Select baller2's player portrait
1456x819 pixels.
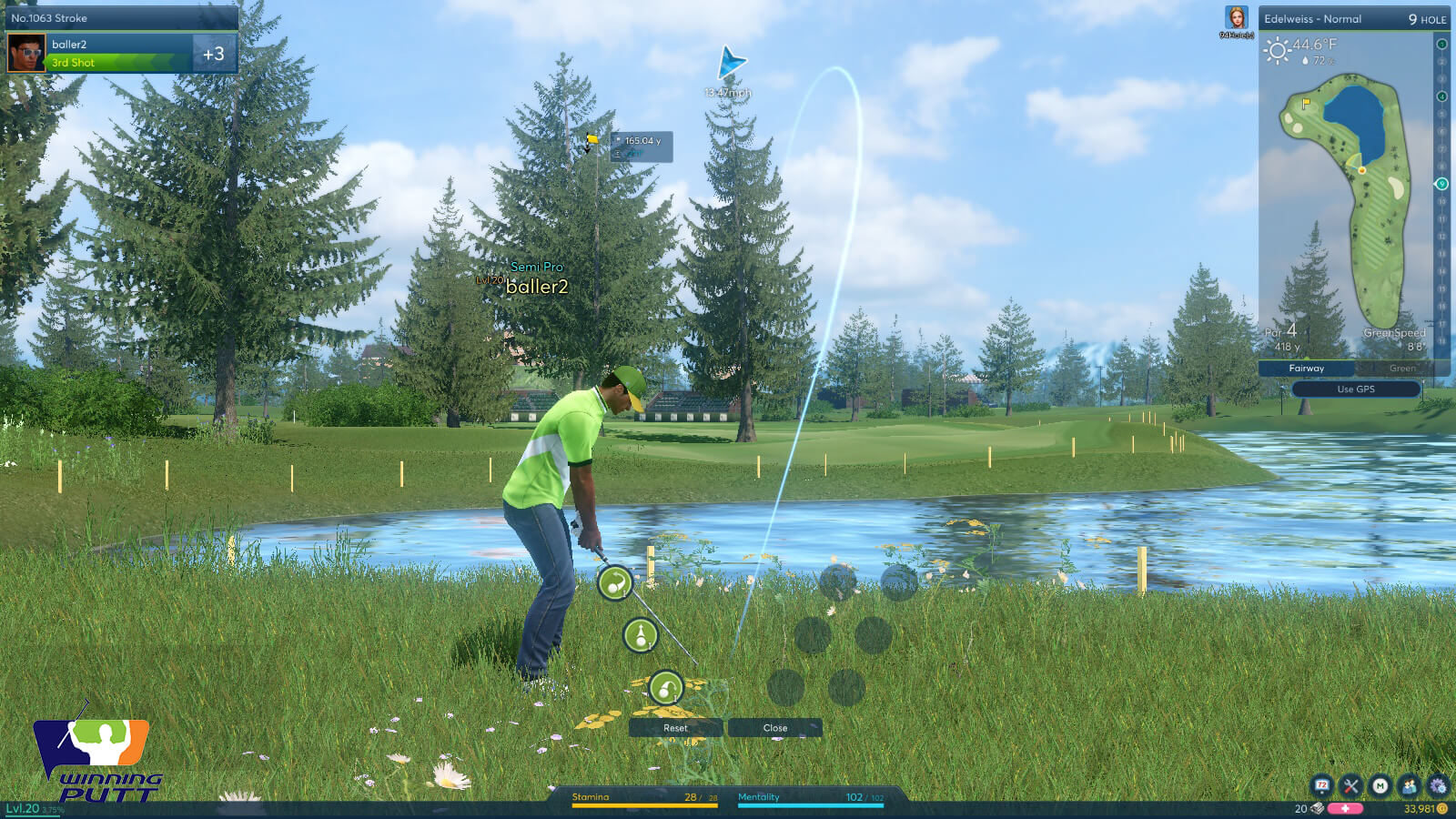click(x=26, y=53)
